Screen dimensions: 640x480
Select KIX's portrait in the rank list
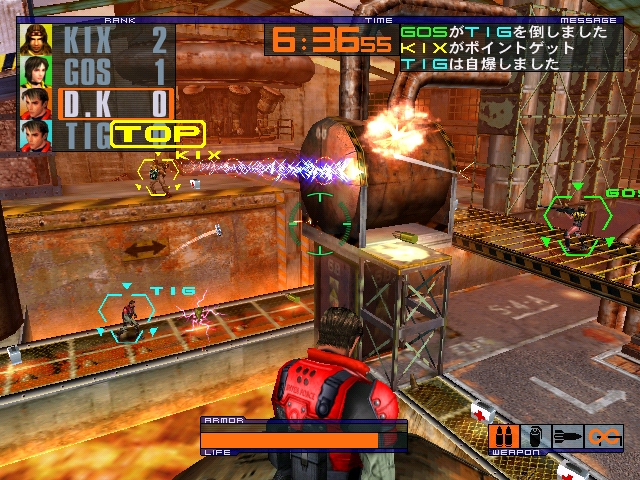click(36, 40)
